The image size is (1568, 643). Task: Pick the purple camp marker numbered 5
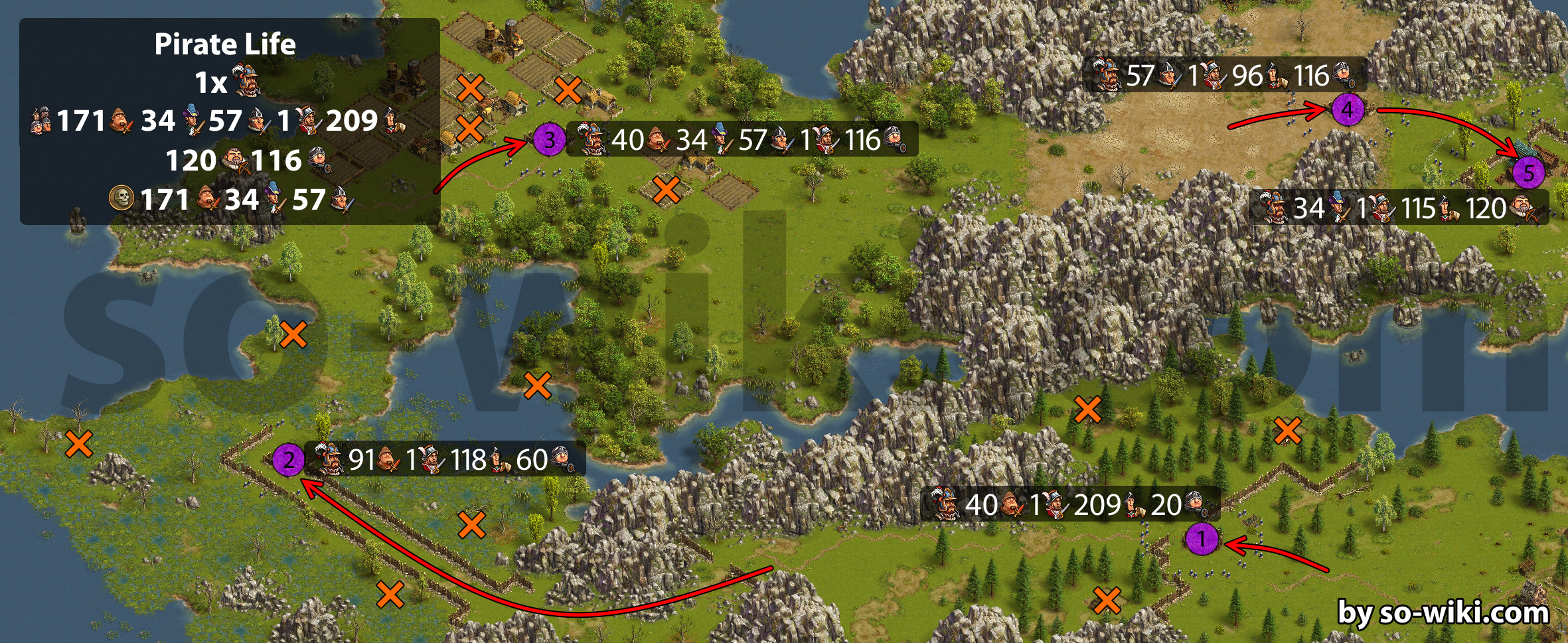click(x=1529, y=173)
